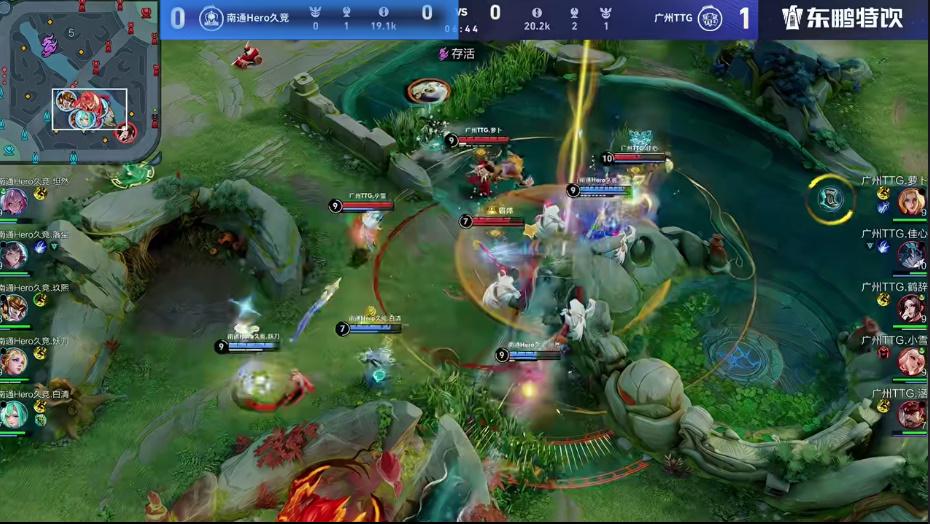The width and height of the screenshot is (930, 524).
Task: Click the 南通Hero久竞 team logo
Action: (x=211, y=18)
